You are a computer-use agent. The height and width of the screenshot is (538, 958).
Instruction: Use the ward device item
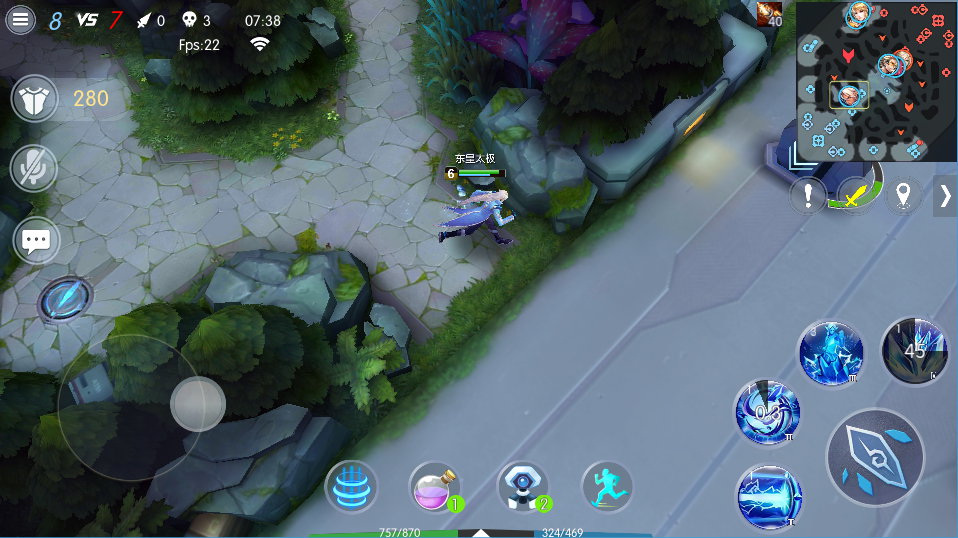coord(522,488)
